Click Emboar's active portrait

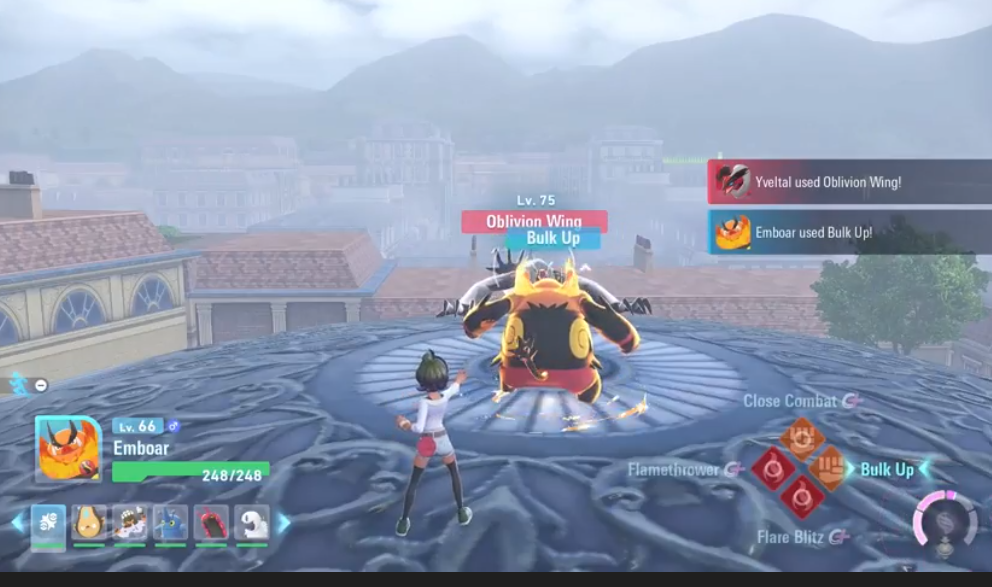[68, 449]
